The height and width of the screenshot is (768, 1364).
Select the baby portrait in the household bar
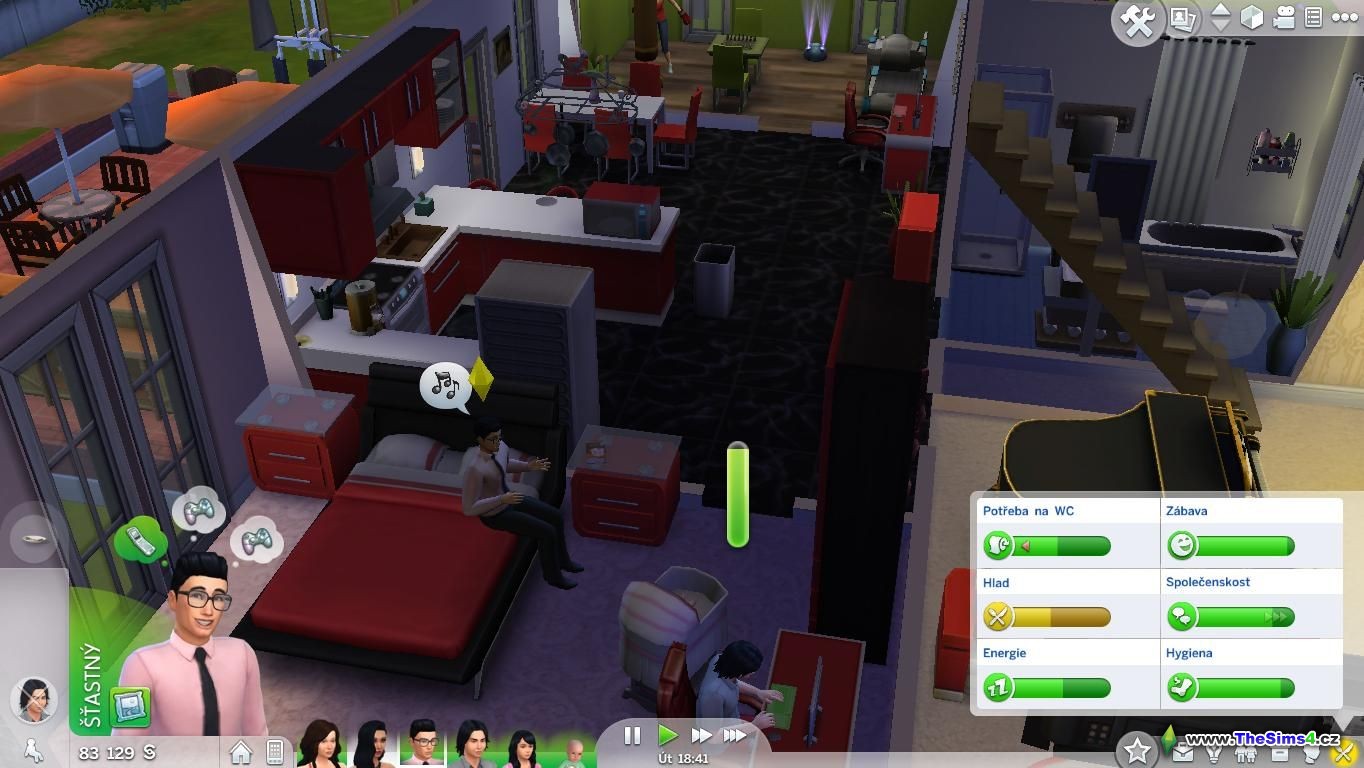(x=574, y=751)
